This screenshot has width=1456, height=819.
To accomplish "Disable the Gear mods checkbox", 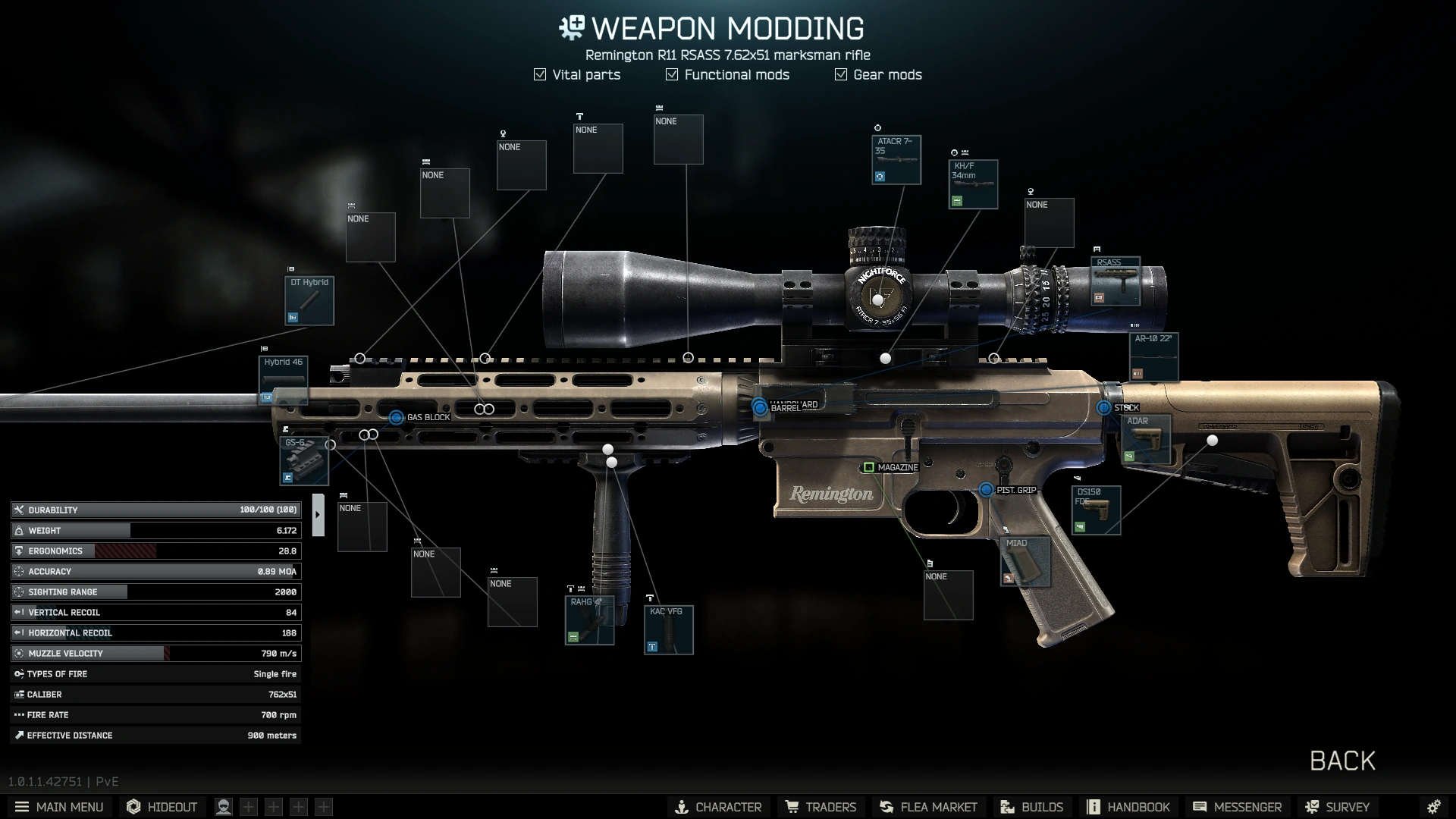I will click(x=839, y=74).
